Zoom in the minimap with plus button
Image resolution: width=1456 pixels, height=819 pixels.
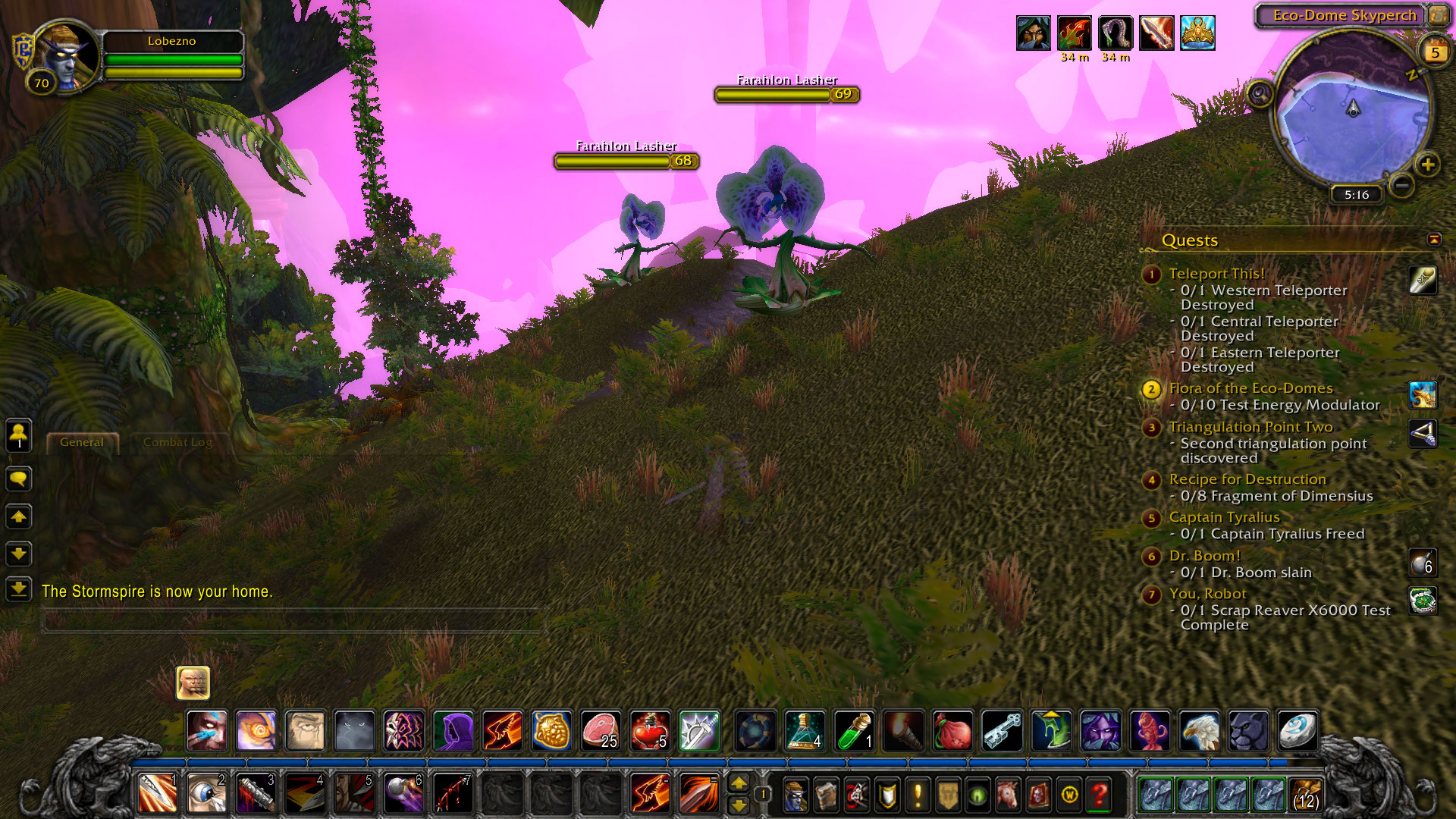pyautogui.click(x=1427, y=165)
